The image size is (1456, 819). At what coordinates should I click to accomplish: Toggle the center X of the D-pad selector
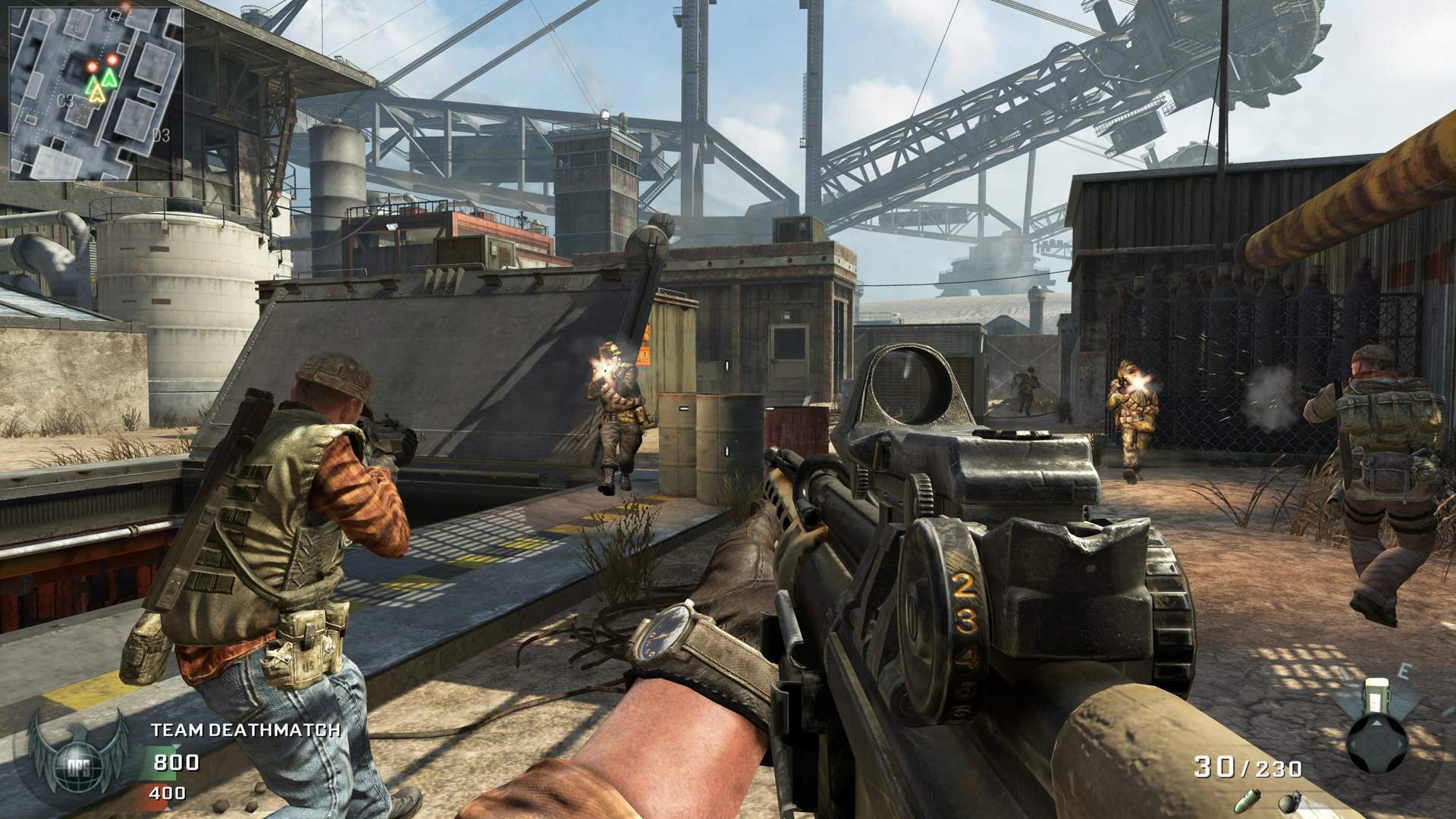pyautogui.click(x=1377, y=744)
